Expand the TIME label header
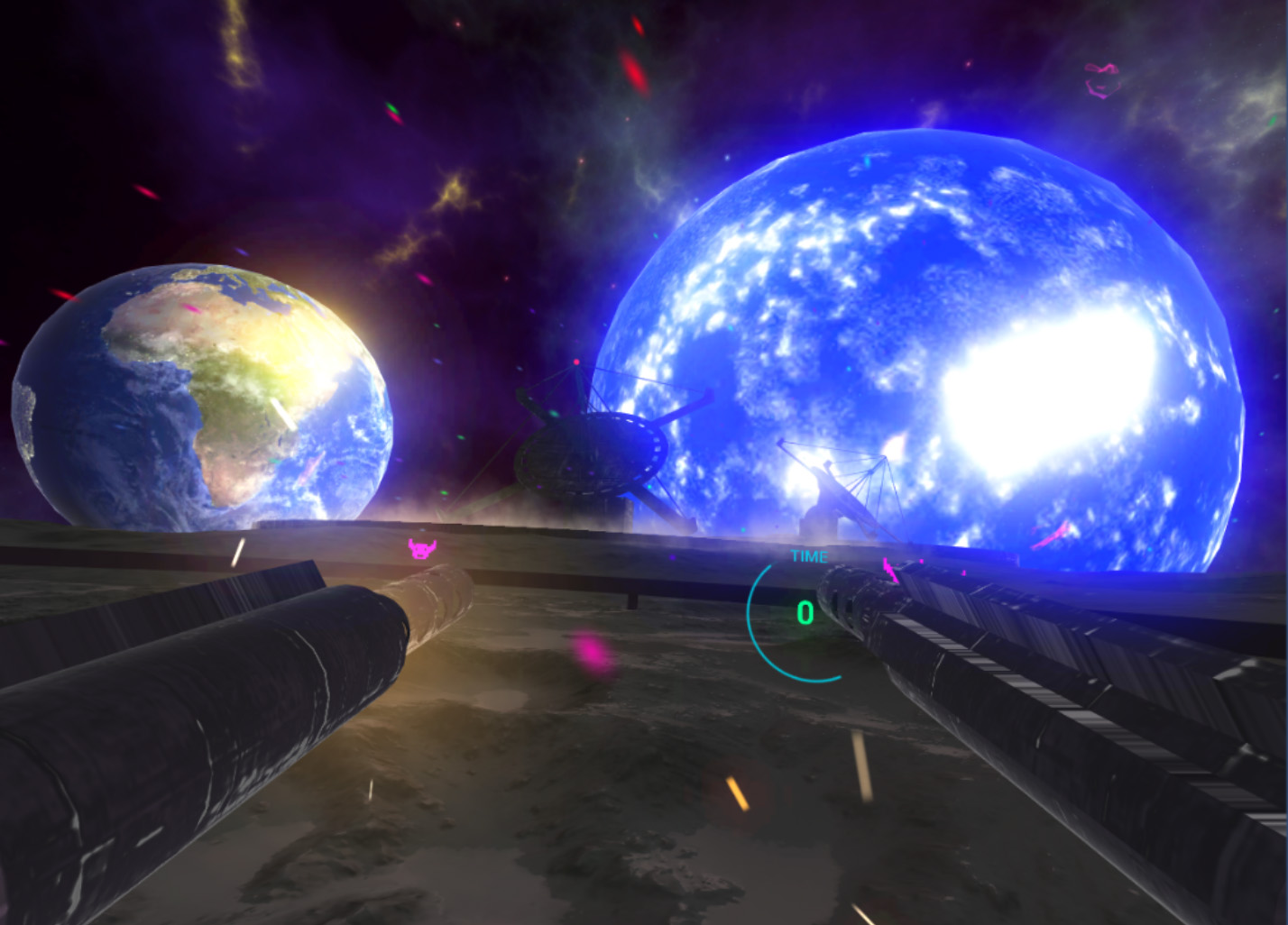Screen dimensions: 1288x925 click(809, 556)
